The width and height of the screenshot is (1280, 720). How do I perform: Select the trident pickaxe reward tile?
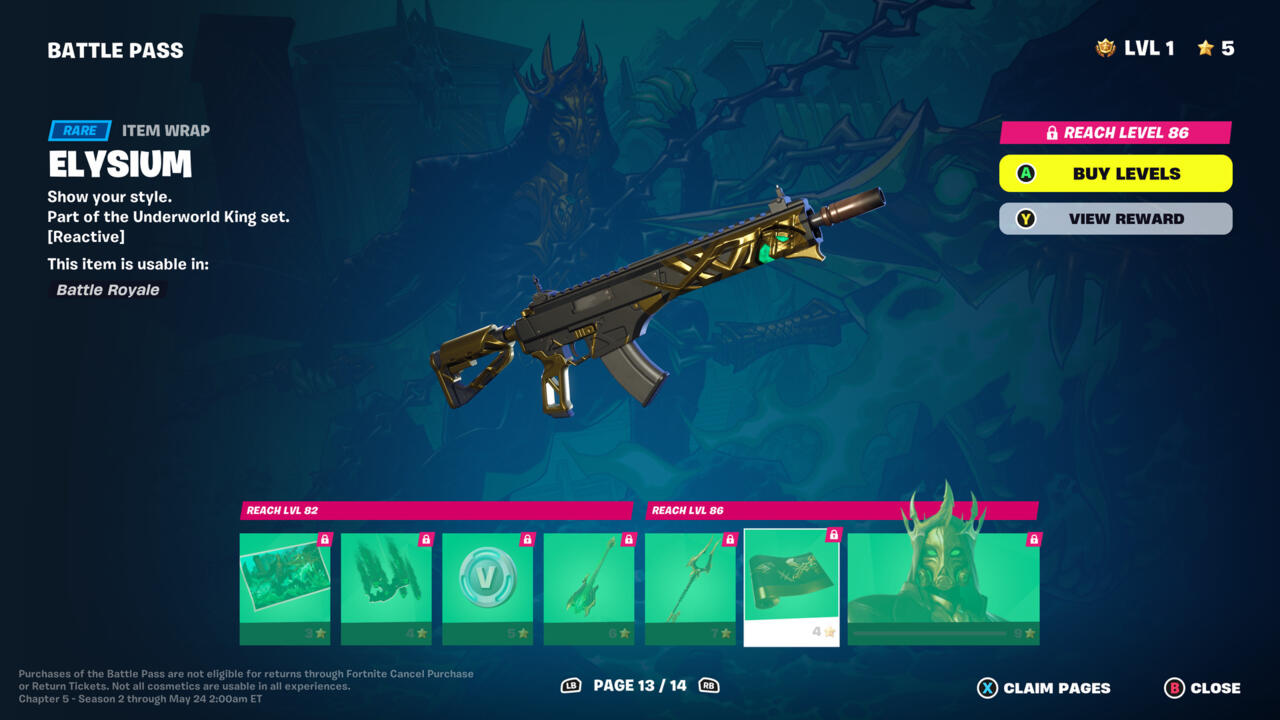690,588
